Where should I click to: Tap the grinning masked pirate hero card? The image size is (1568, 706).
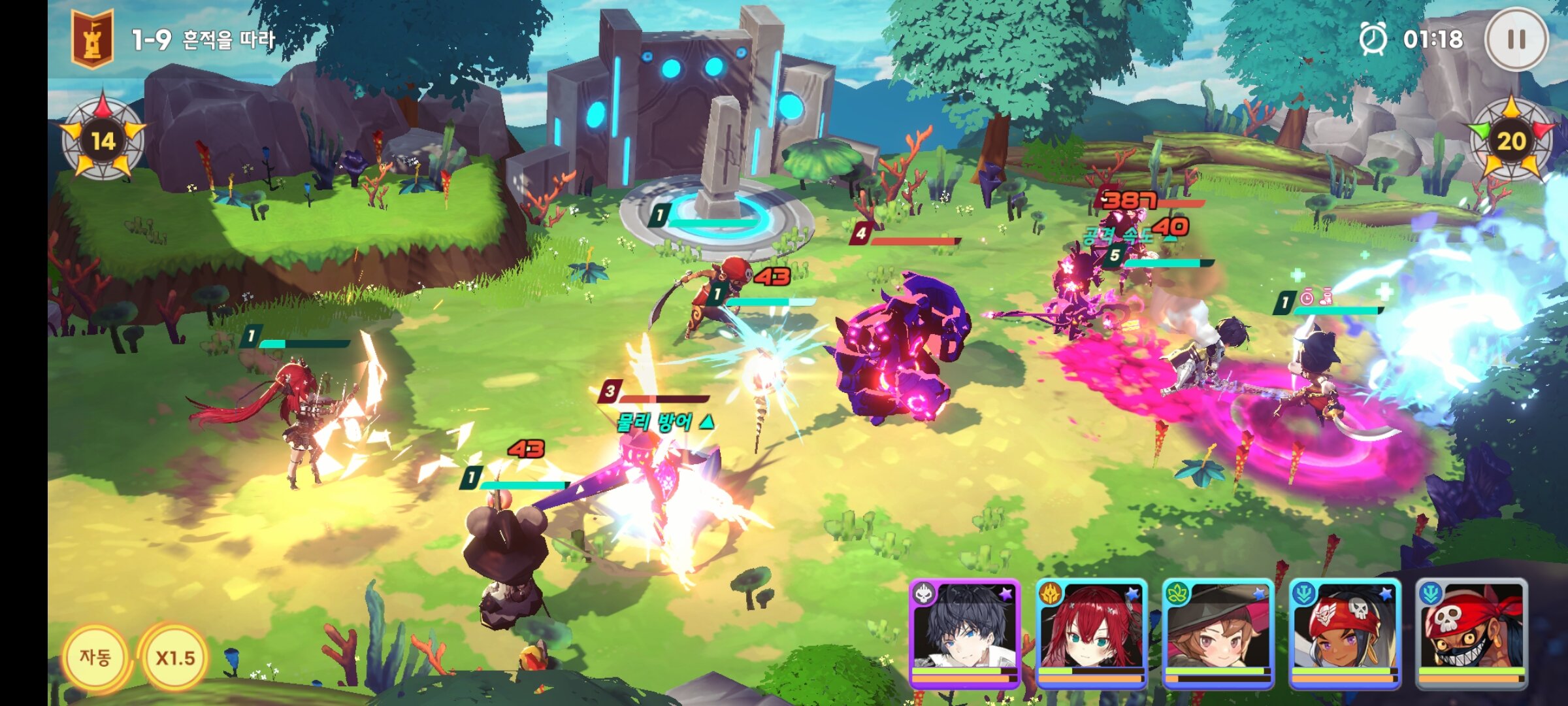tap(1471, 633)
